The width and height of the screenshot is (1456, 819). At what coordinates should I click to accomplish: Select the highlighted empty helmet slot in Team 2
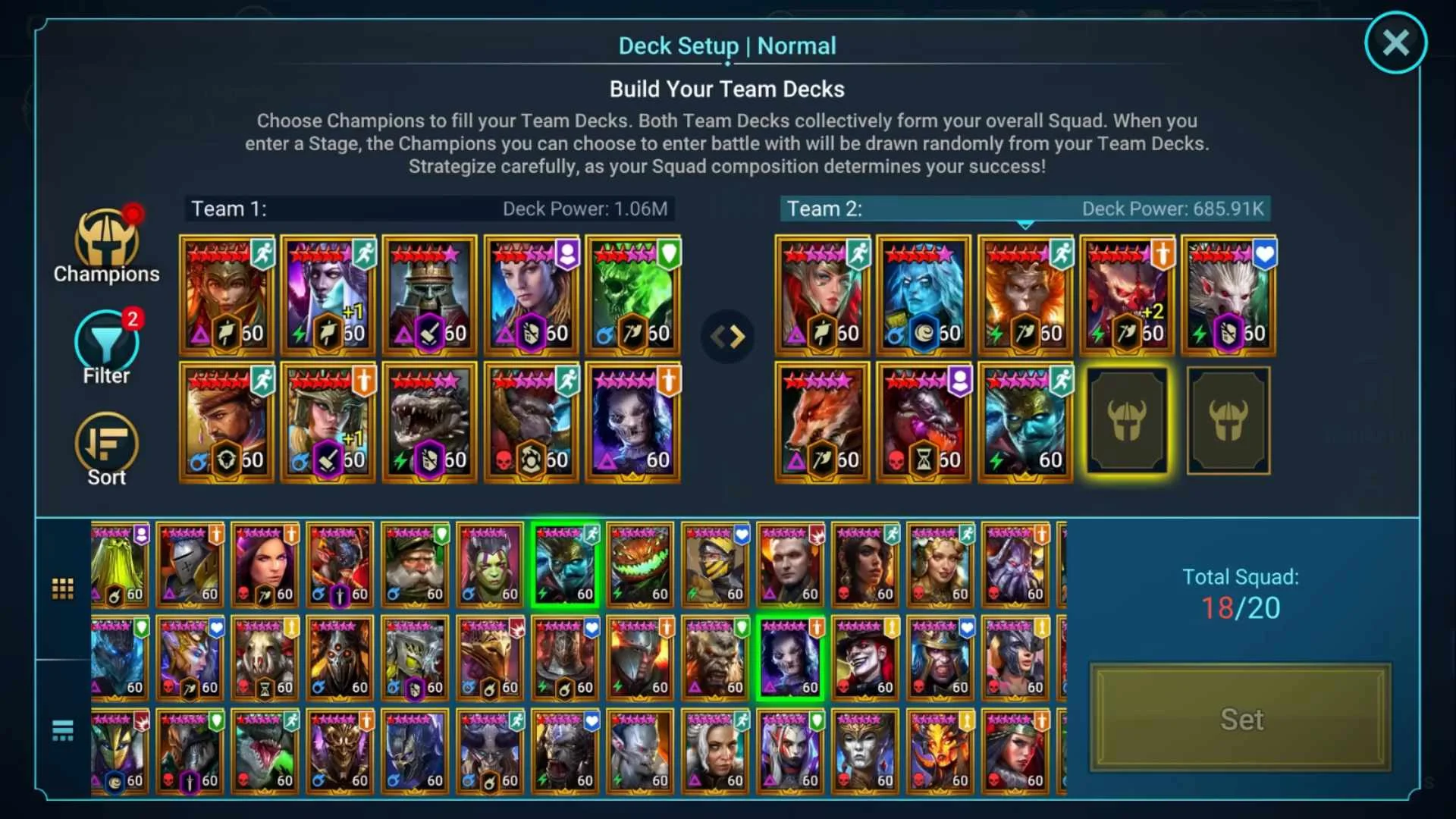[x=1127, y=422]
